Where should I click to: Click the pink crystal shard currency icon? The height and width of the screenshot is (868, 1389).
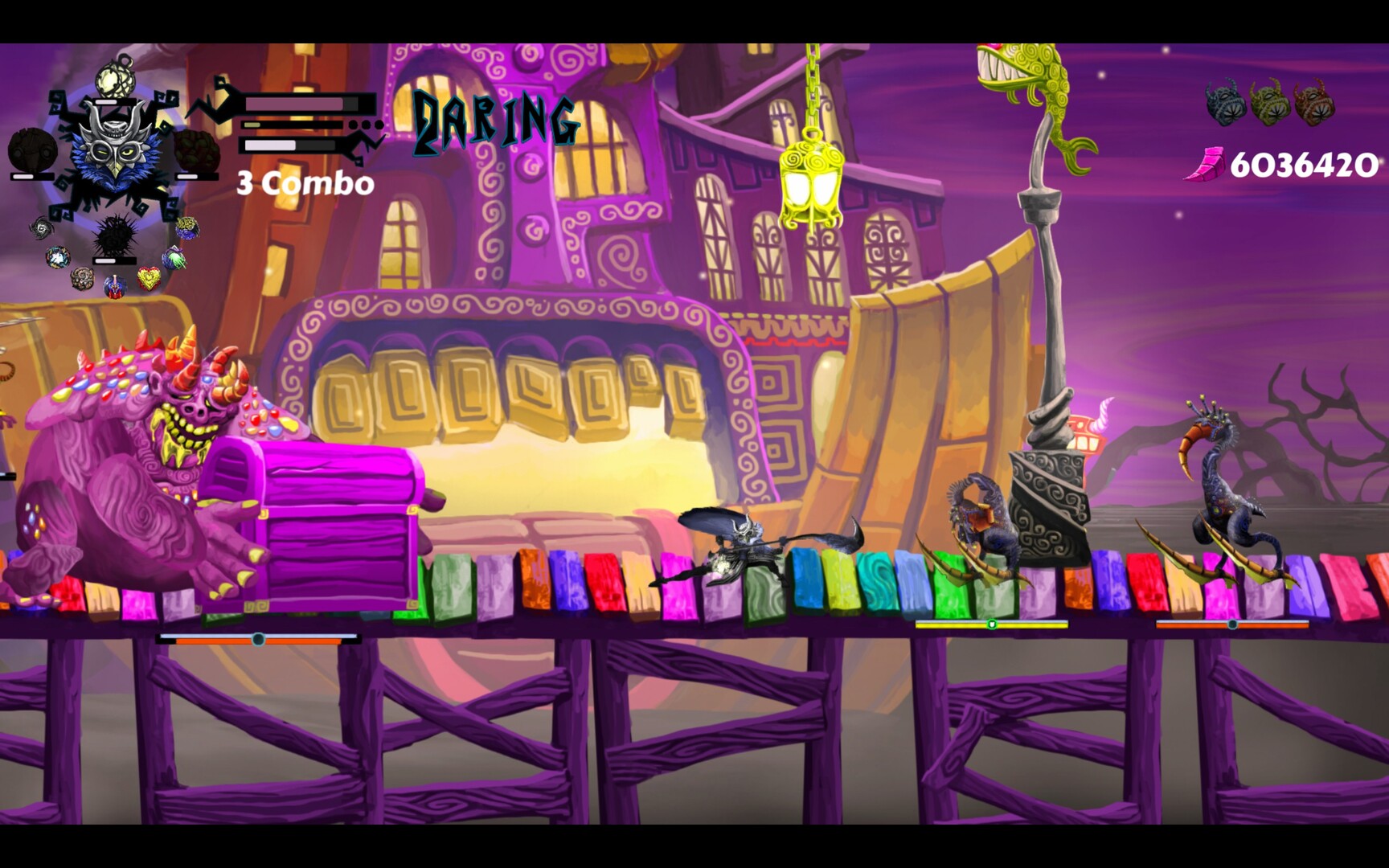click(1204, 165)
